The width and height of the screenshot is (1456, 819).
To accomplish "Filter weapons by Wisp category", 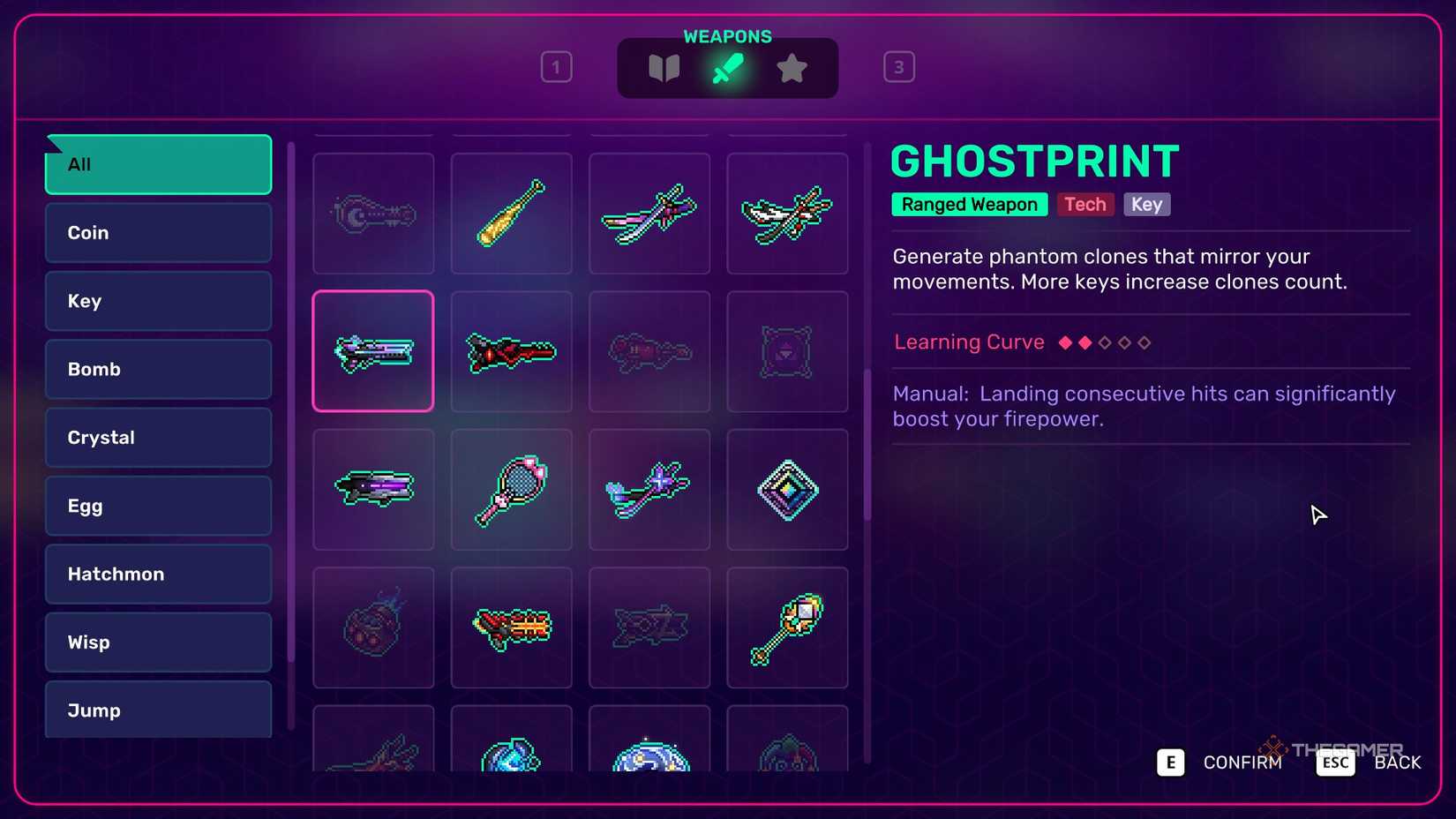I will click(x=157, y=642).
